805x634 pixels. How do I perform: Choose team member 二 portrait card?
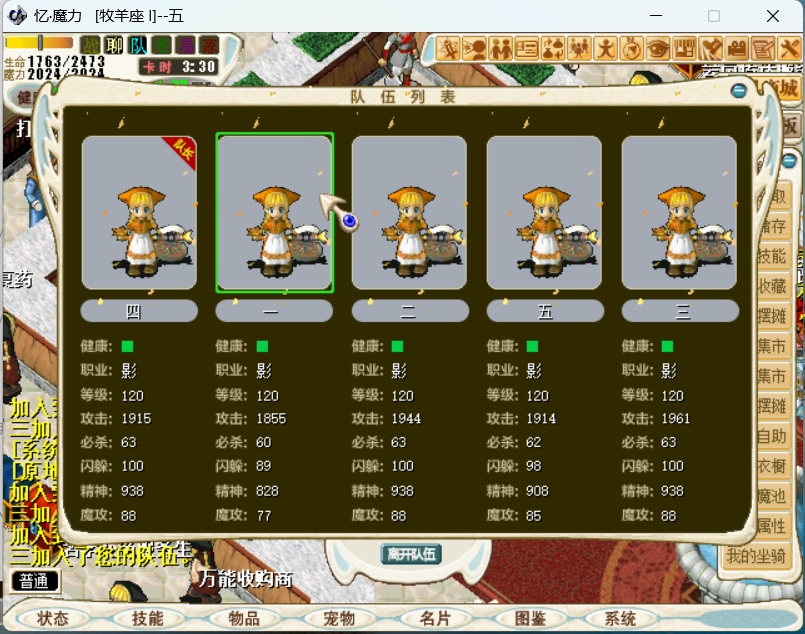pyautogui.click(x=409, y=213)
